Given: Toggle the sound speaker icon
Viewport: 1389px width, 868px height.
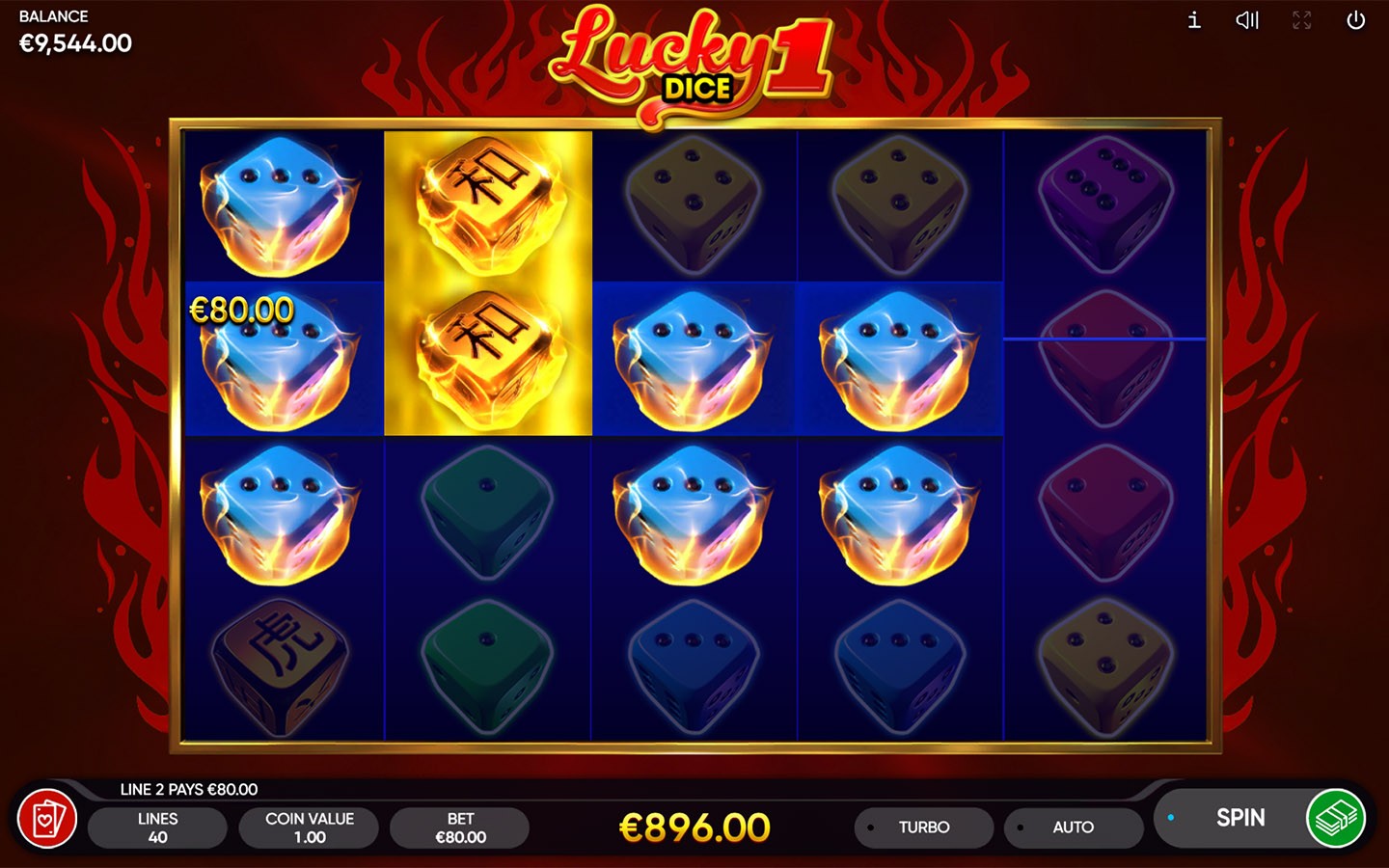Looking at the screenshot, I should tap(1247, 20).
